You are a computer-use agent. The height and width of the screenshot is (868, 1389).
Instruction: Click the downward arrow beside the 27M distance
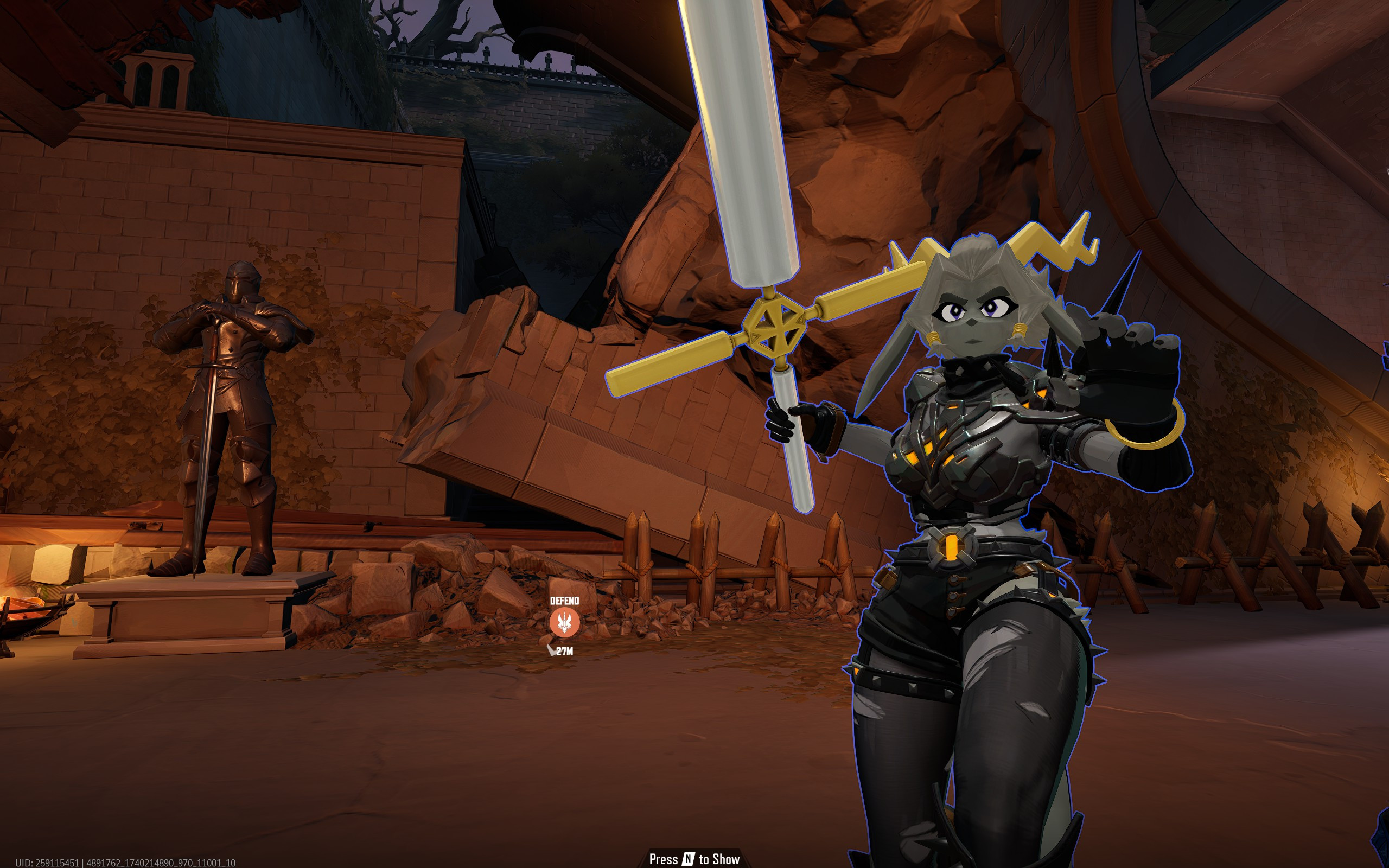coord(553,651)
